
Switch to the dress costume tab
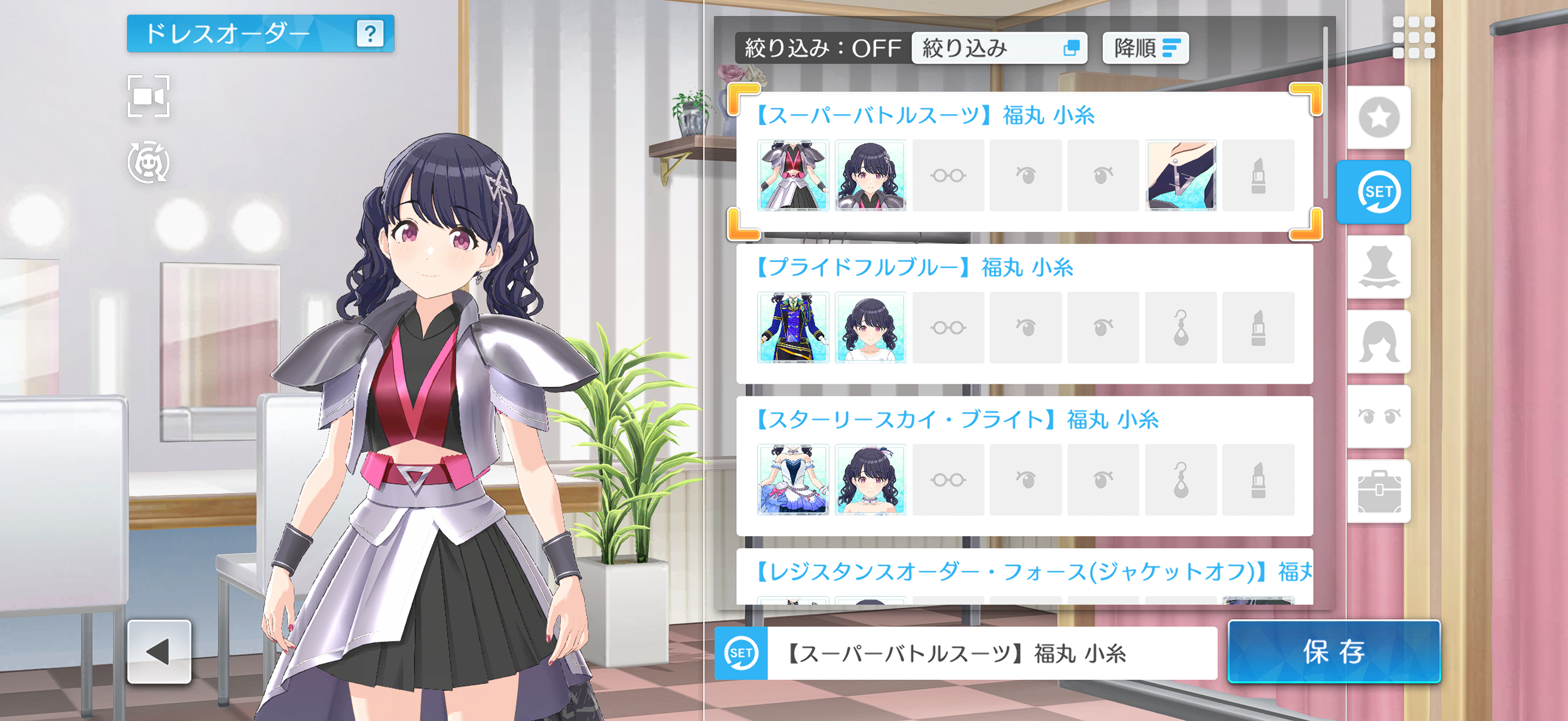coord(1378,267)
